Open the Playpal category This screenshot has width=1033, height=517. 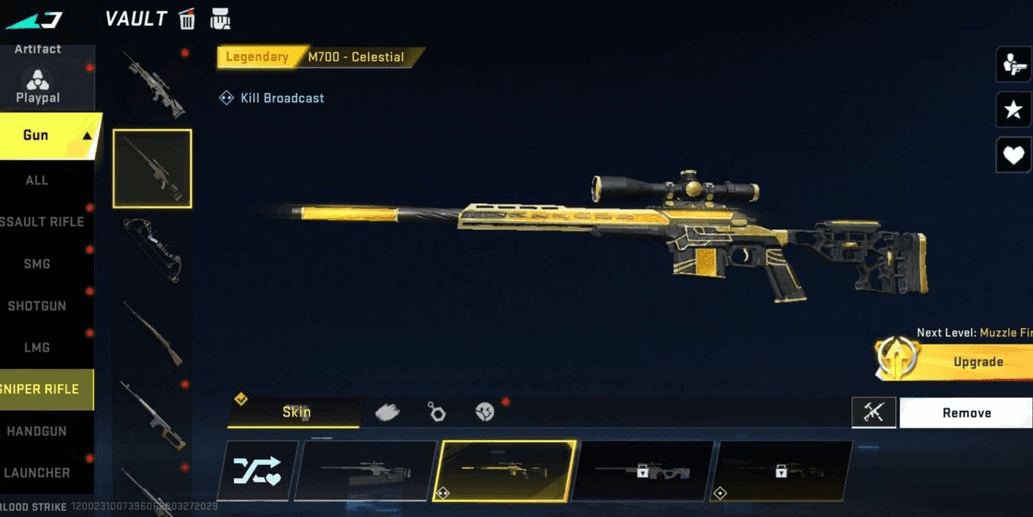click(38, 87)
